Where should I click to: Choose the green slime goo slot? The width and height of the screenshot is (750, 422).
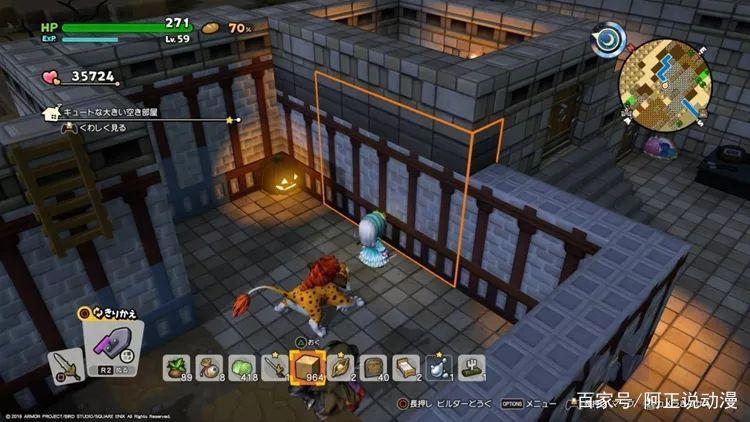point(241,368)
